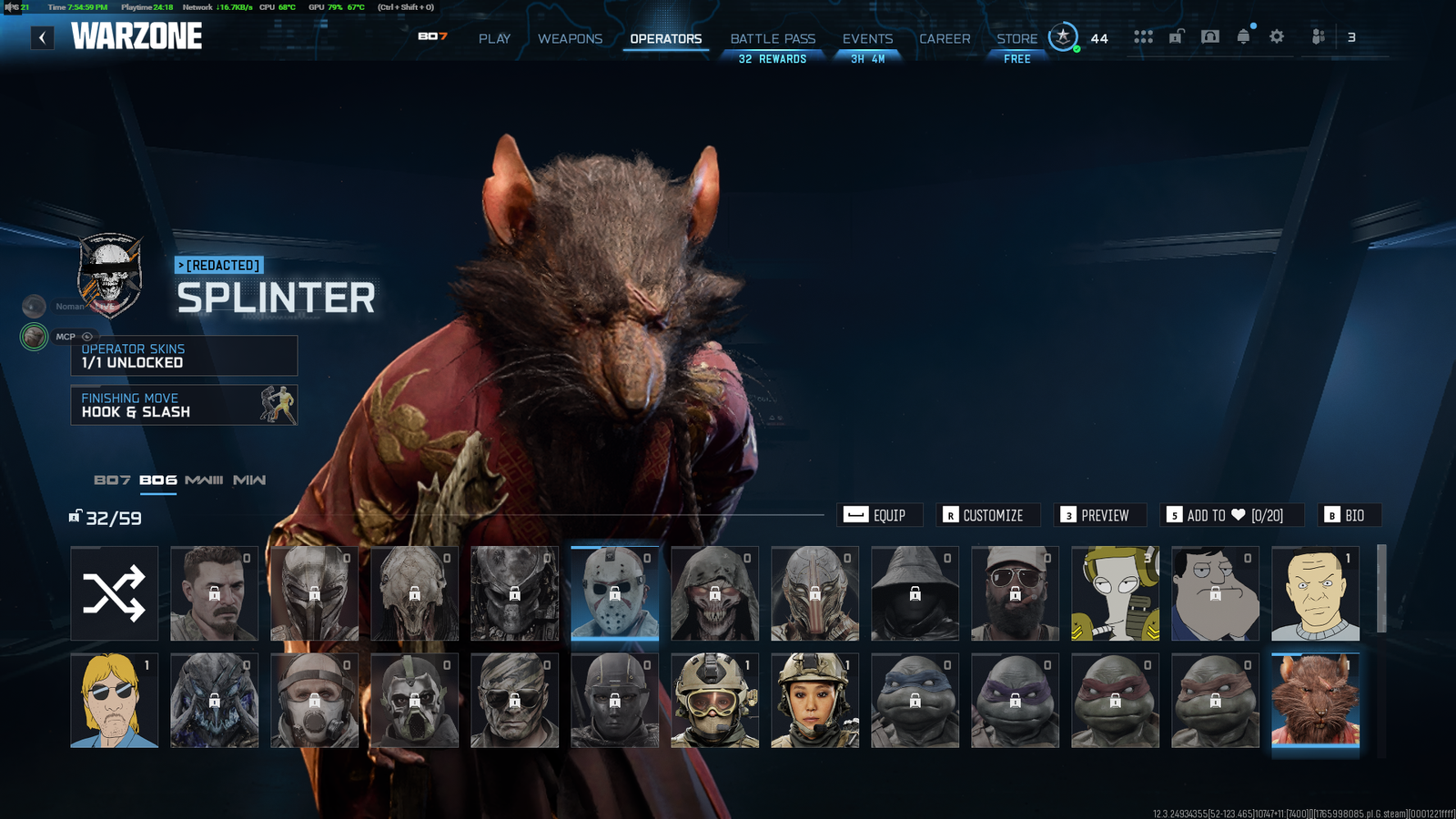Open the Play tab
Image resolution: width=1456 pixels, height=819 pixels.
494,38
